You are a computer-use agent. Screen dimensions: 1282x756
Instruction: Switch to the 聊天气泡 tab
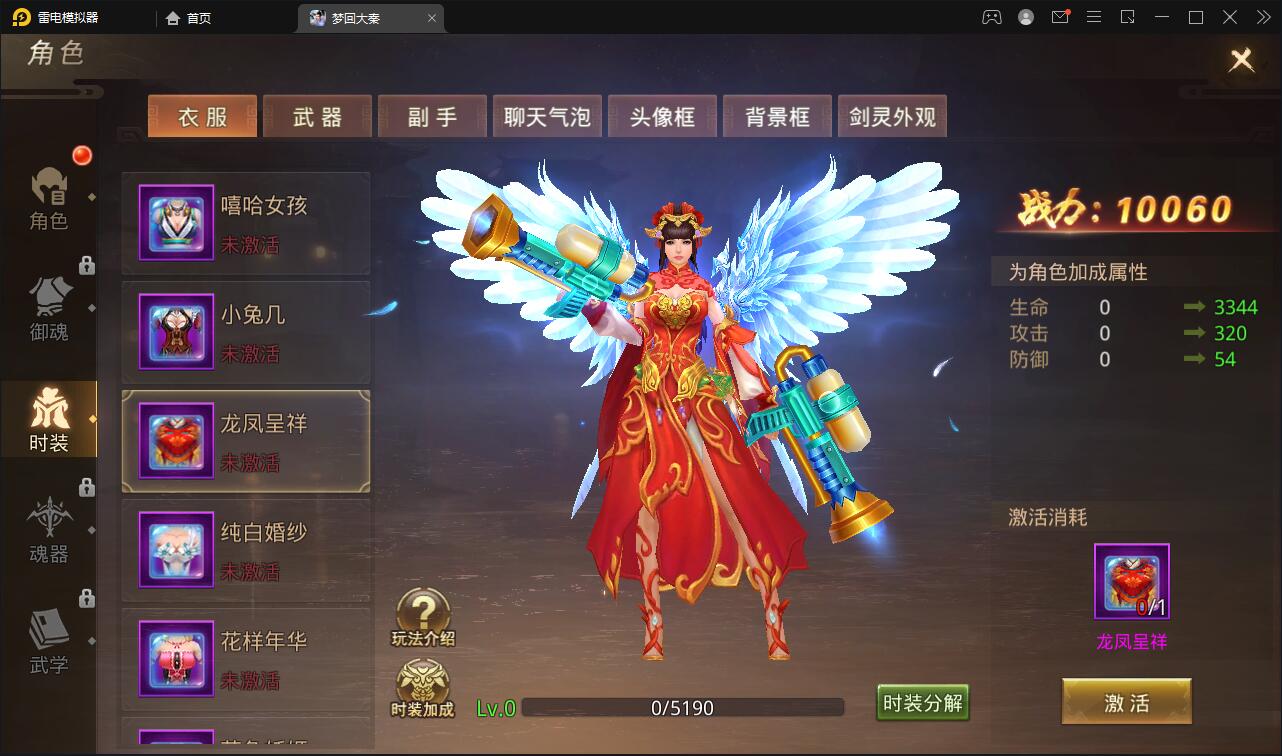click(547, 116)
